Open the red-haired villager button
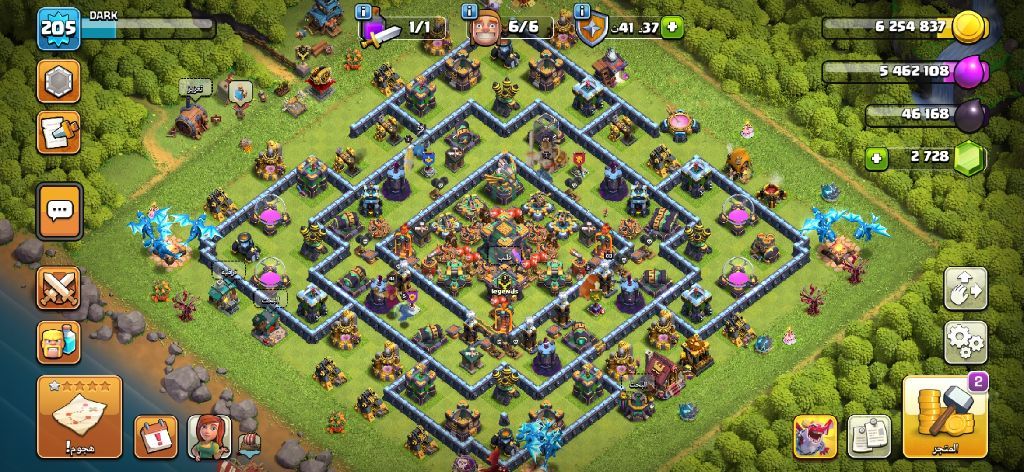The width and height of the screenshot is (1024, 472). coord(209,436)
